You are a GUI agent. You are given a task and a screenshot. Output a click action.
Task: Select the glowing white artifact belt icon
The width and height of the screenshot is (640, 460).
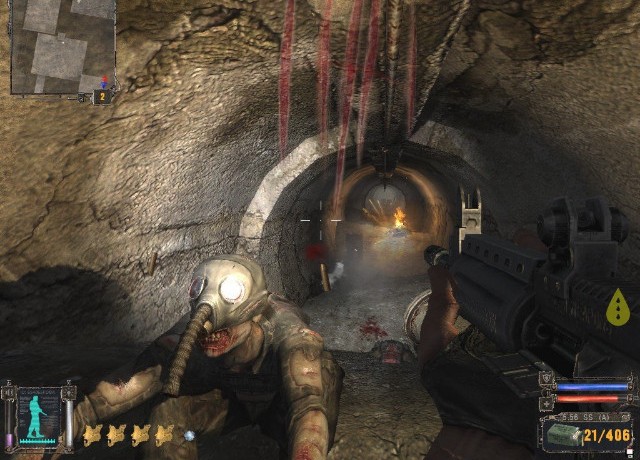188,435
